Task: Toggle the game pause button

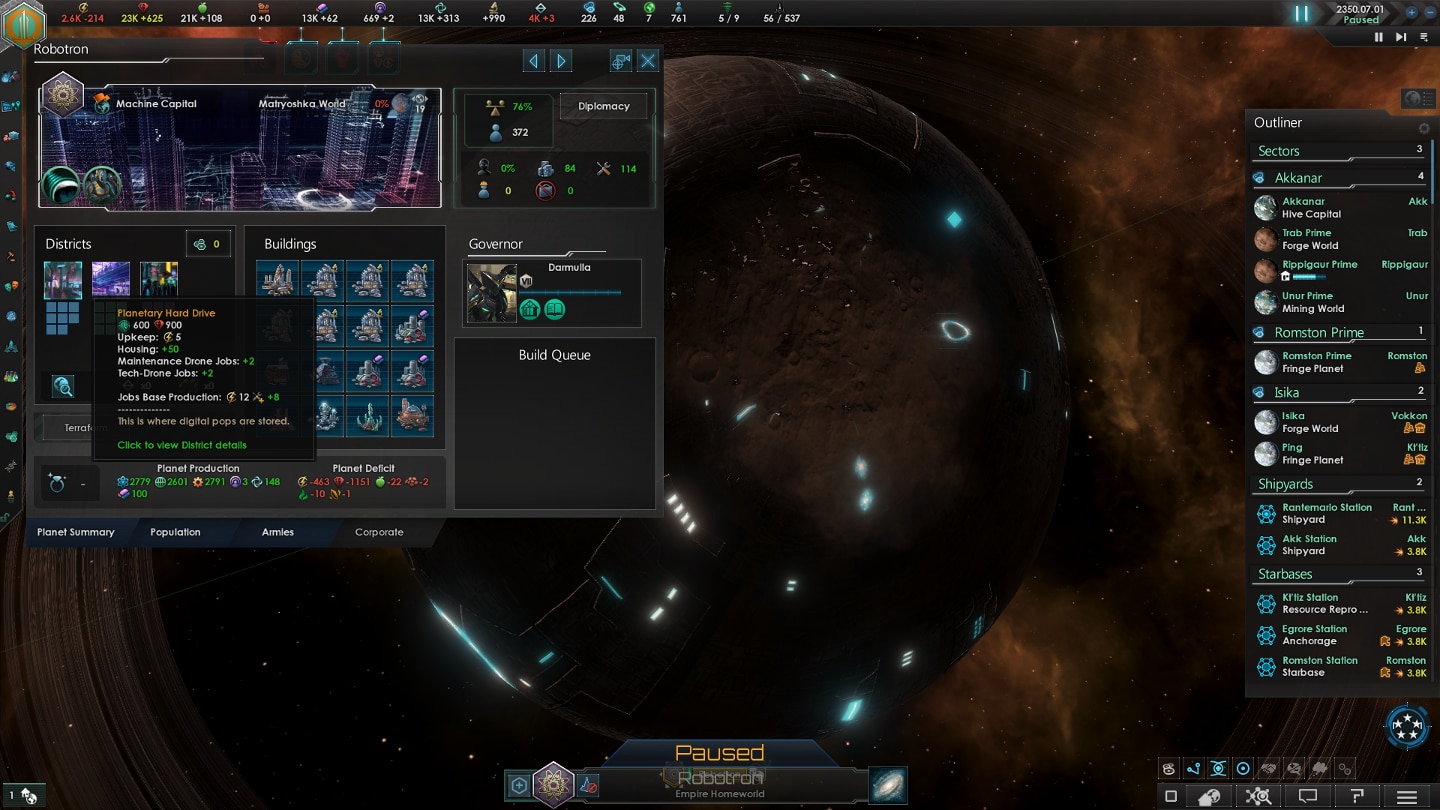Action: click(x=1301, y=14)
